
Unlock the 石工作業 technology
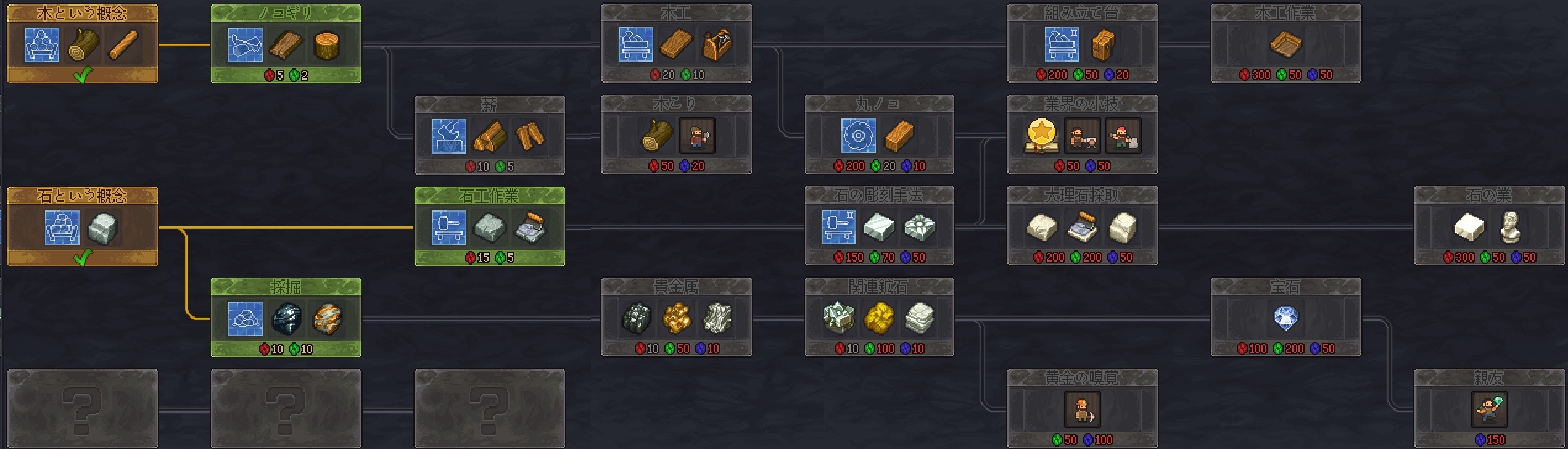pos(489,227)
